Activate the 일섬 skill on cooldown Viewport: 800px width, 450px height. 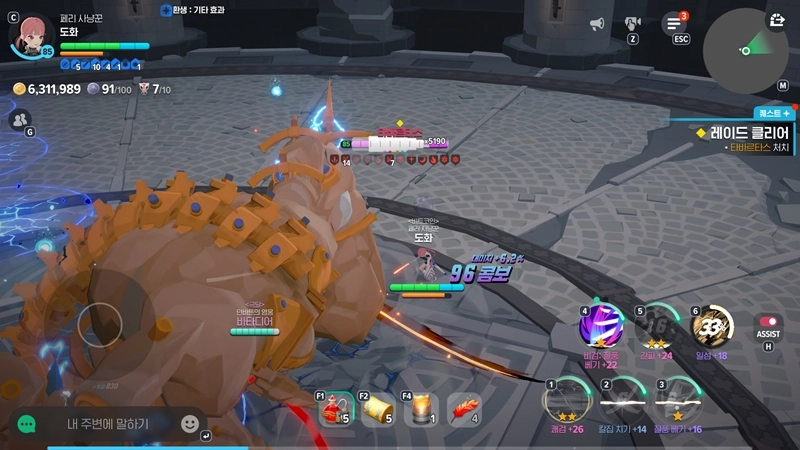[712, 326]
